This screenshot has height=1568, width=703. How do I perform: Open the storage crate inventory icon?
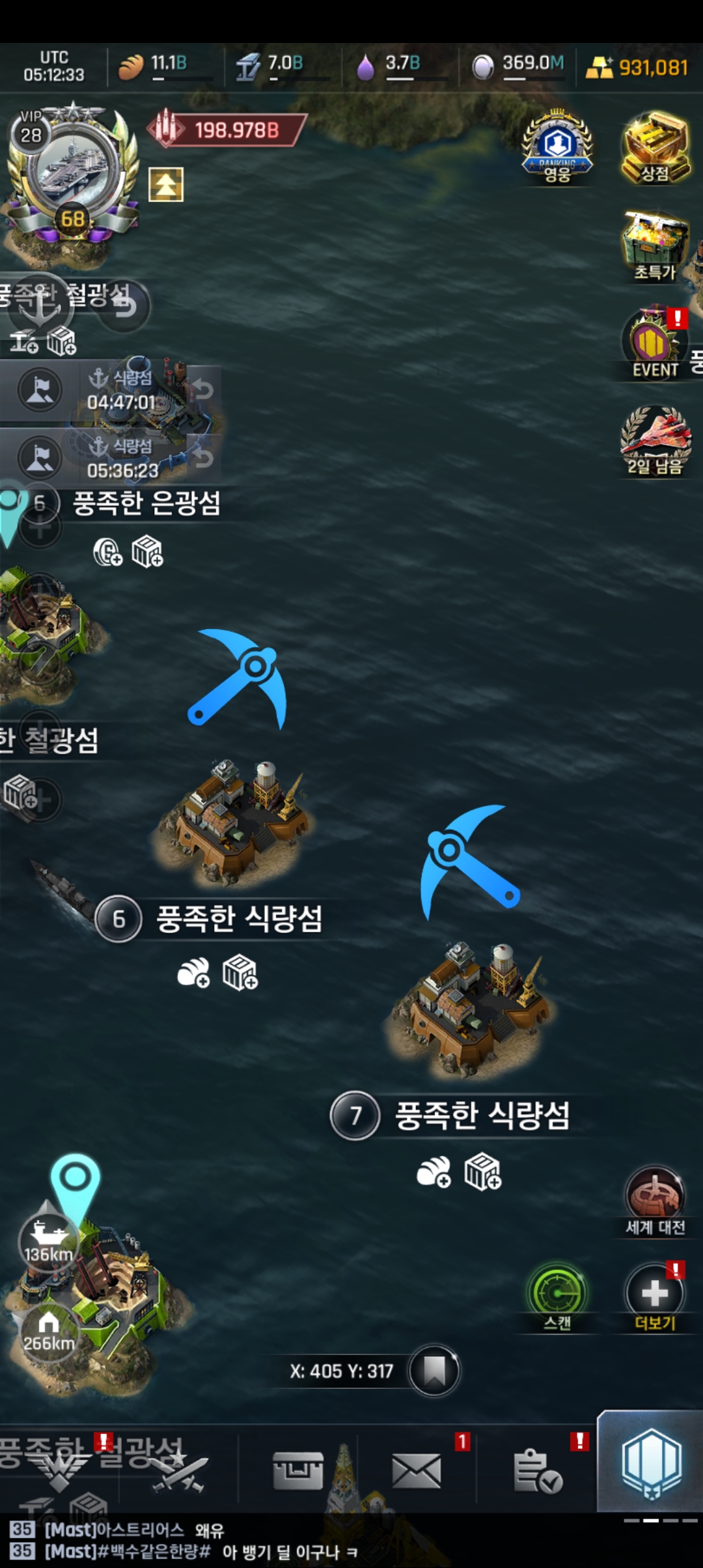coord(298,1471)
